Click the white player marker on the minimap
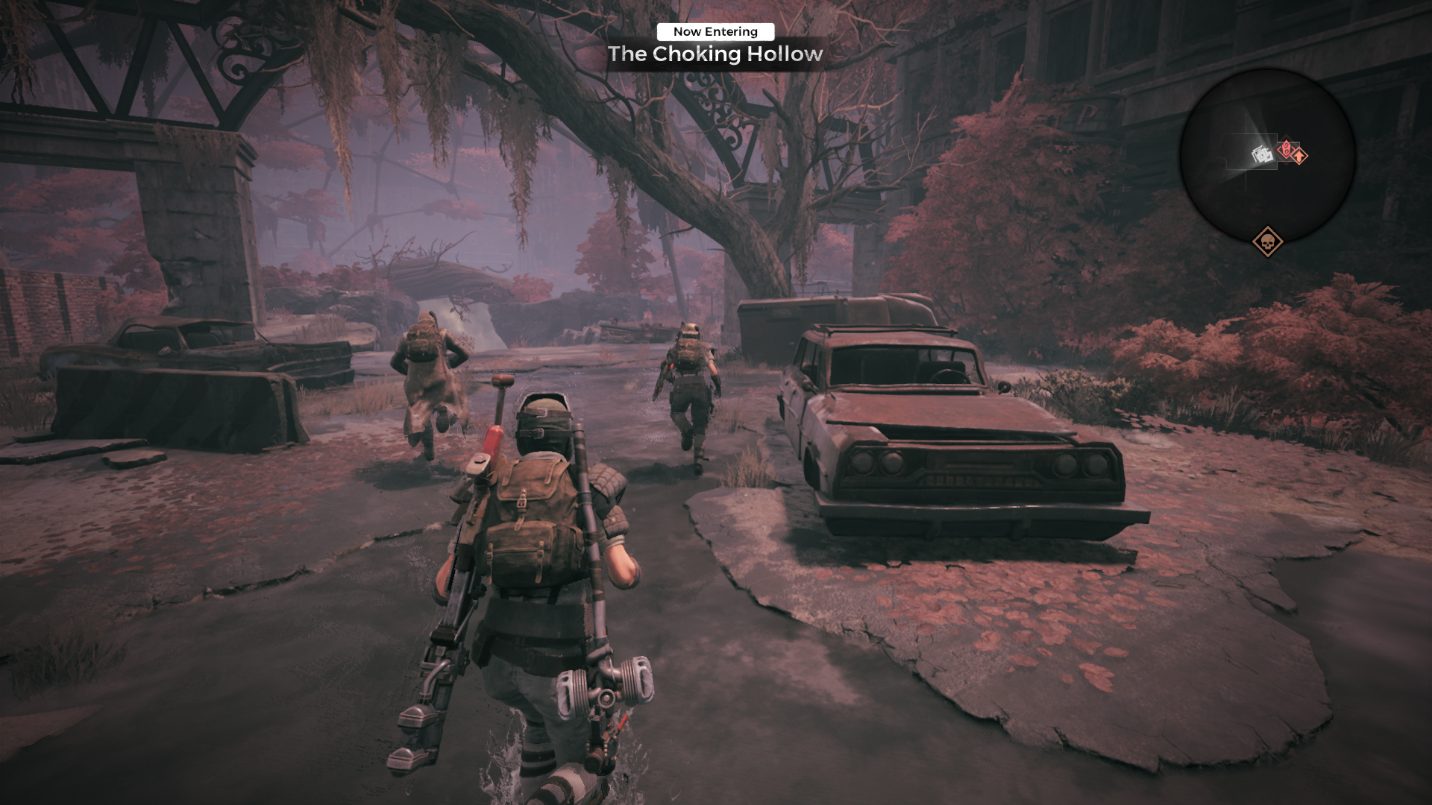The width and height of the screenshot is (1432, 805). [1262, 154]
